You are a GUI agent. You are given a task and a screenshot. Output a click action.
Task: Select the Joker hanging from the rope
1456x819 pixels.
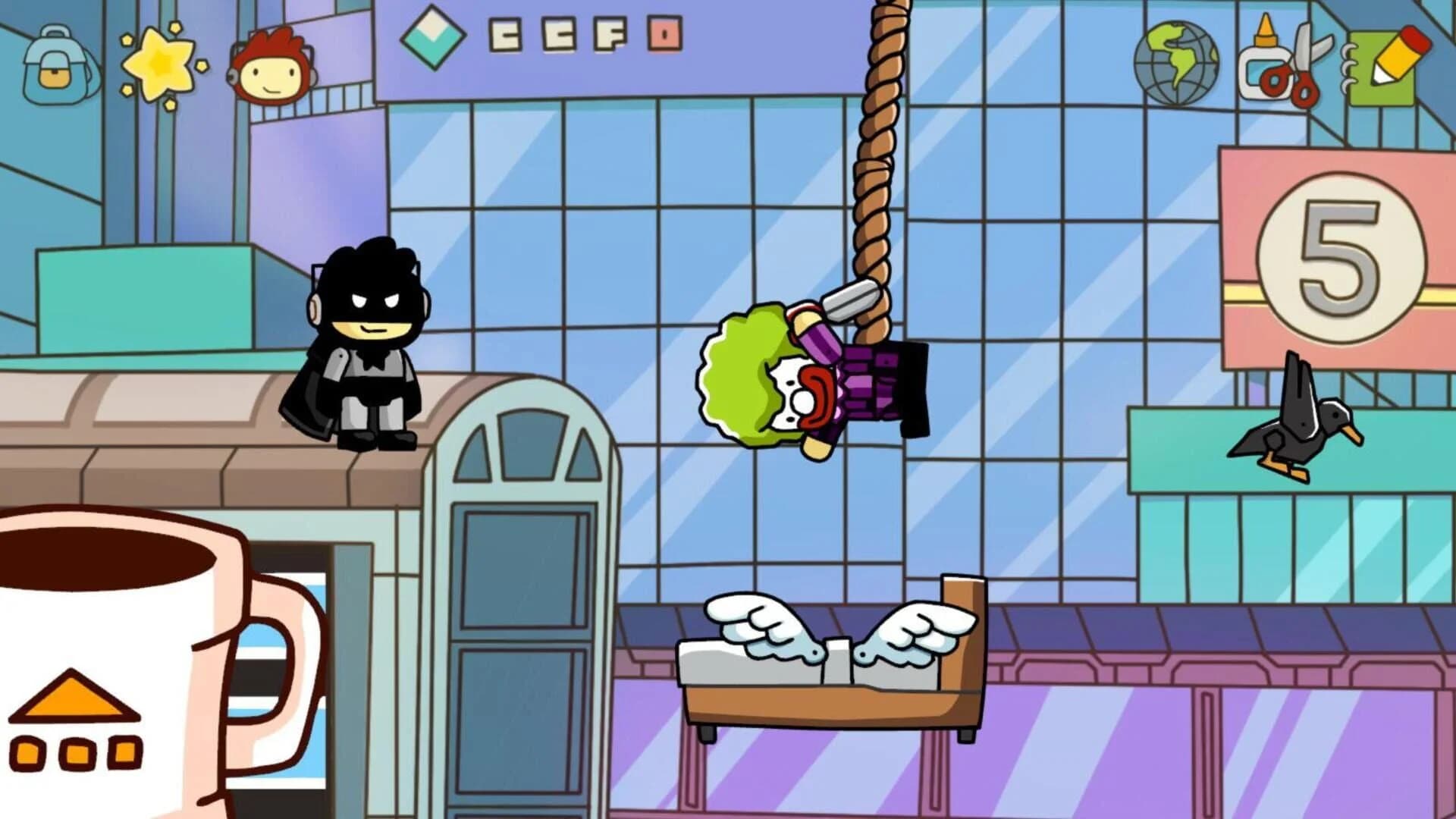tap(804, 379)
